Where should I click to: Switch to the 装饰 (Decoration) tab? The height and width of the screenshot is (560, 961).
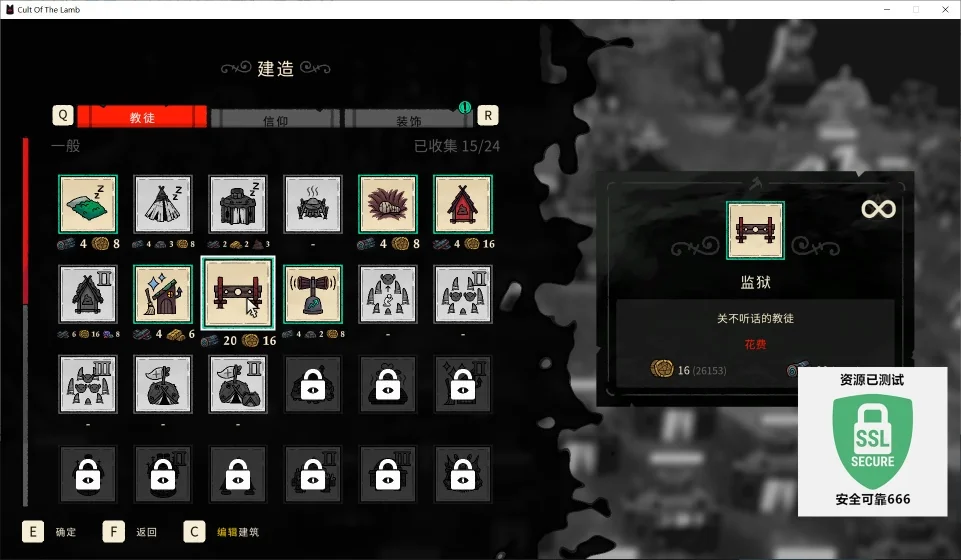pos(407,118)
